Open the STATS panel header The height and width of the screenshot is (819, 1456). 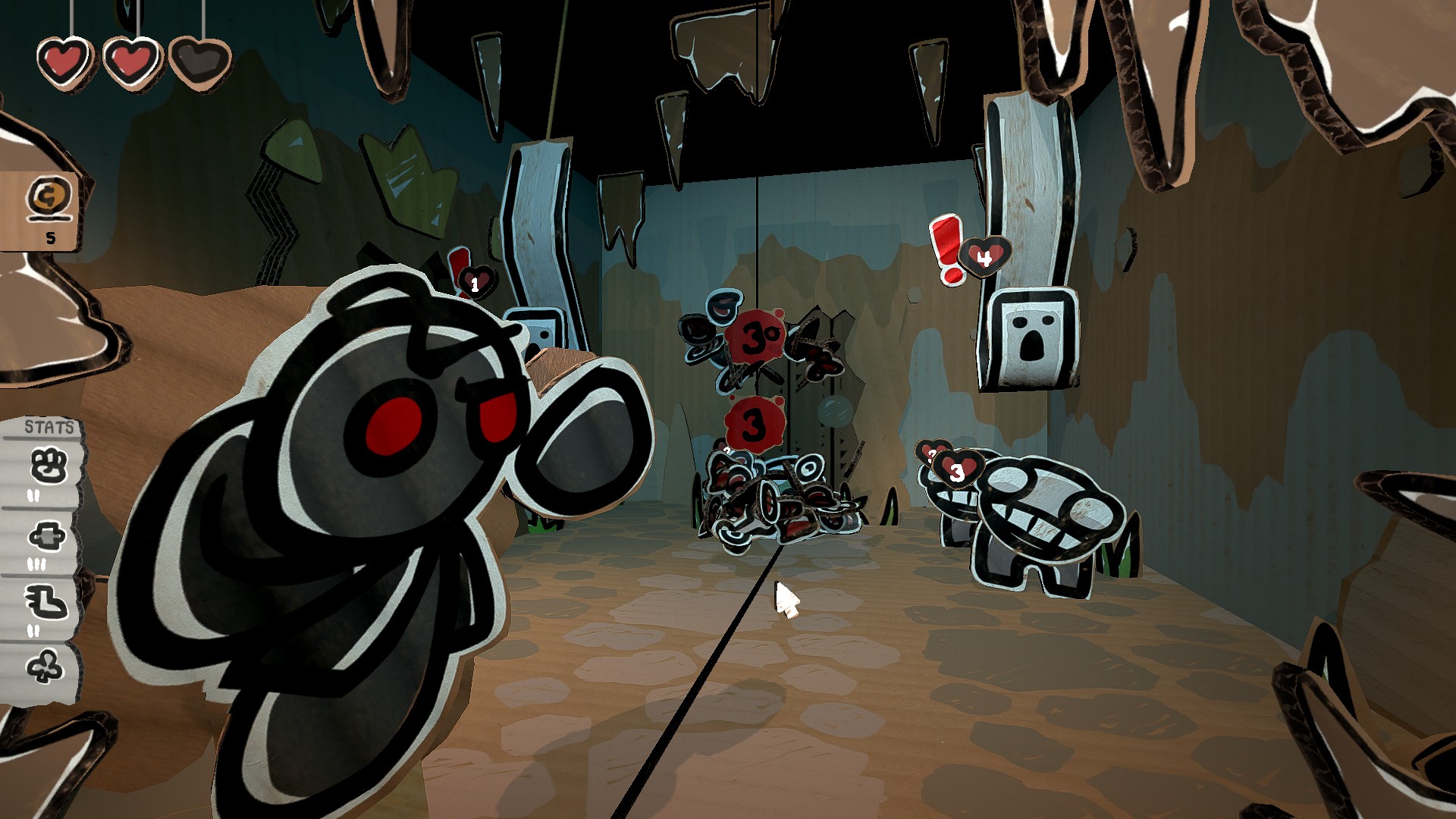point(49,427)
